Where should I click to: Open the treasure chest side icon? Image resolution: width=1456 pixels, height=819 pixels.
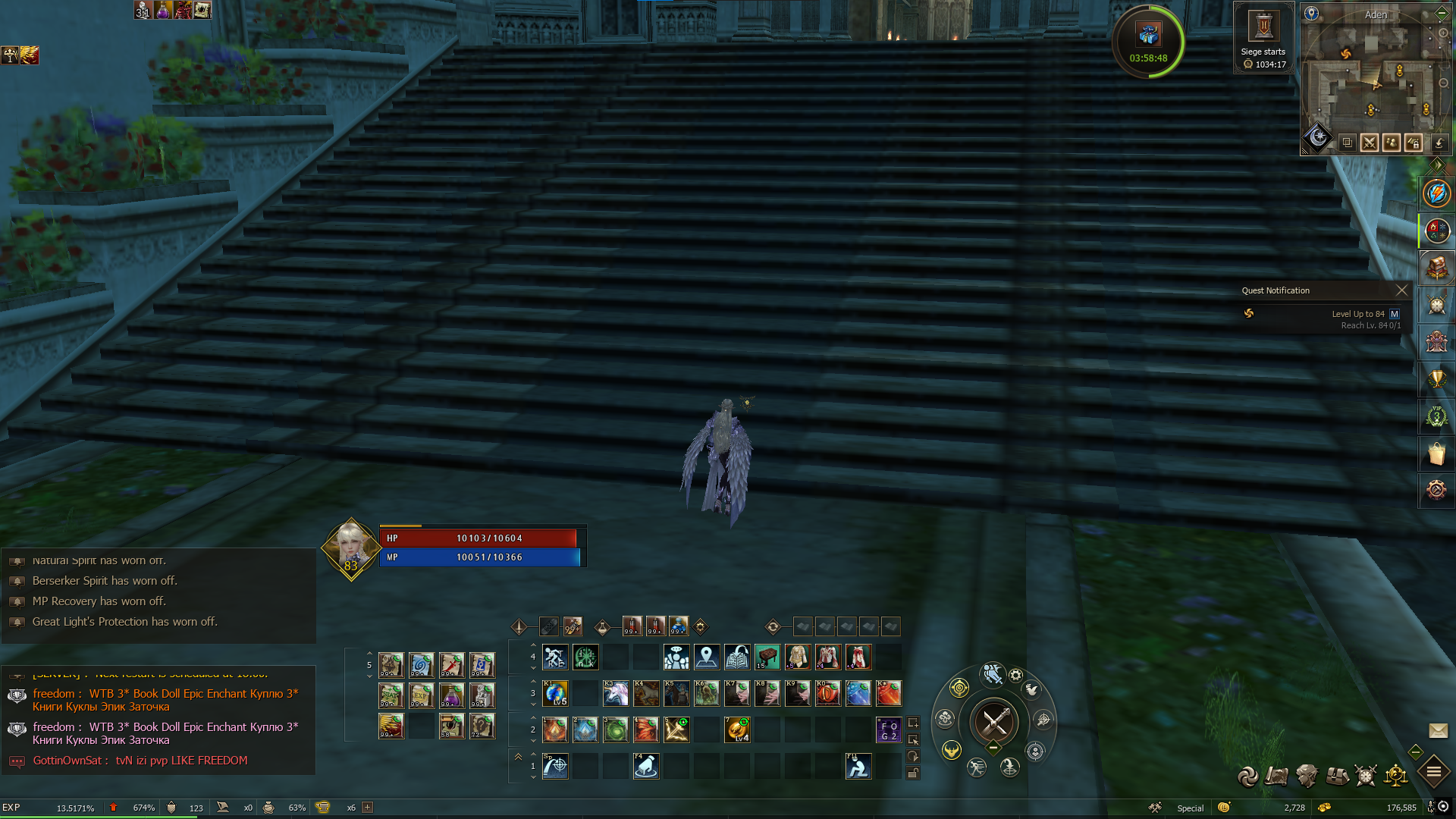(1436, 268)
